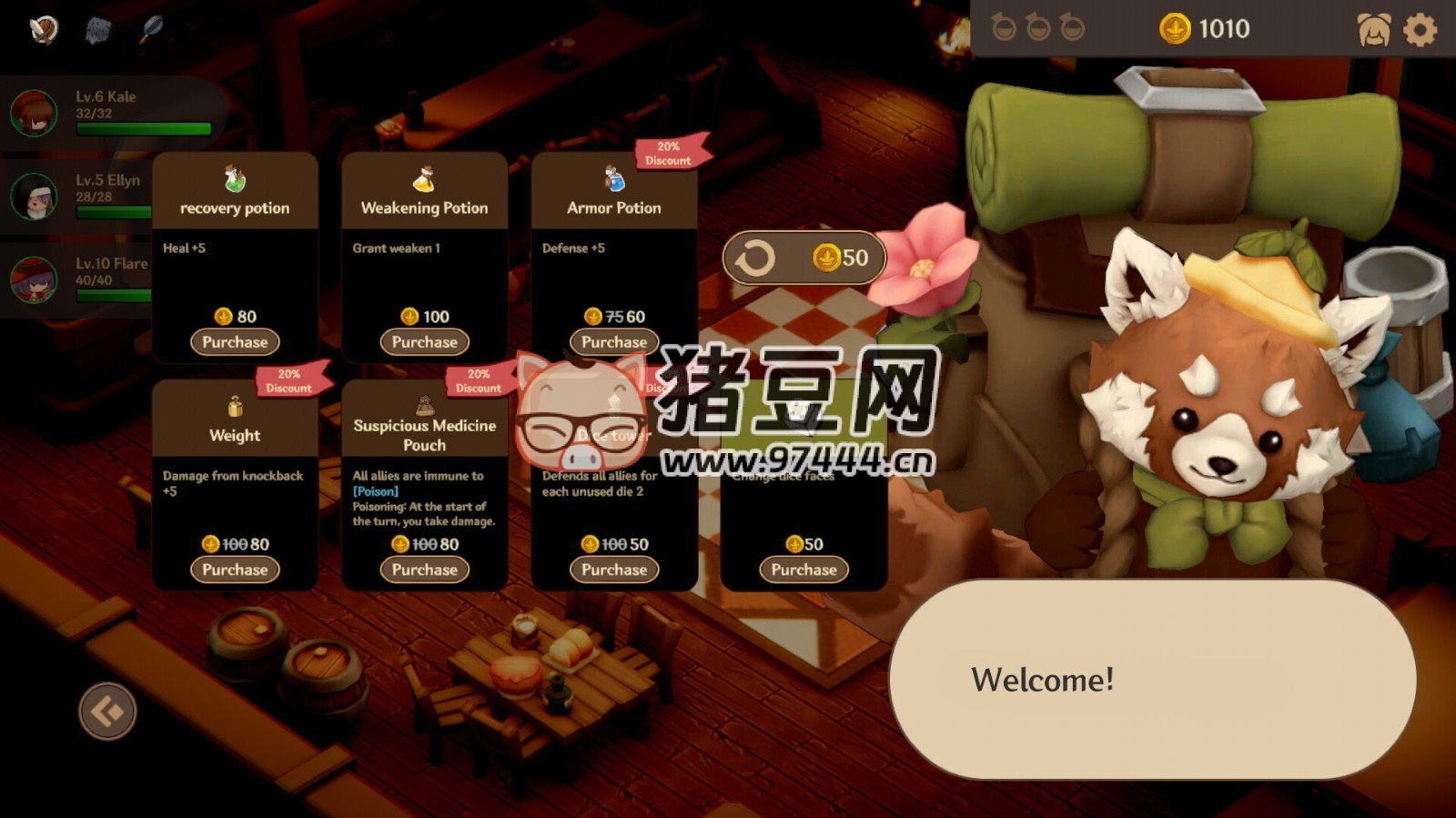Viewport: 1456px width, 818px height.
Task: Purchase the Weight item
Action: tap(235, 570)
